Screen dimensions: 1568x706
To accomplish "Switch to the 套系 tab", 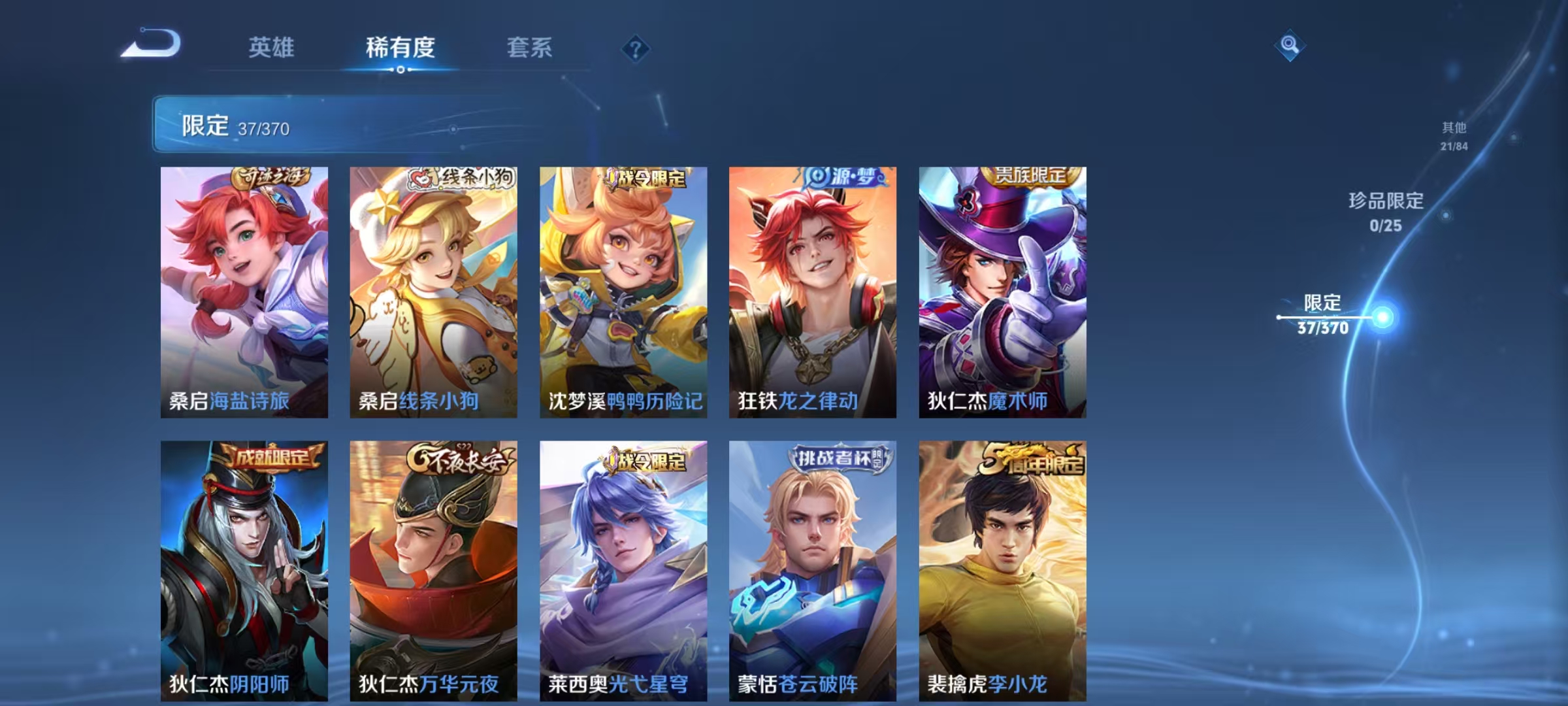I will pos(530,48).
